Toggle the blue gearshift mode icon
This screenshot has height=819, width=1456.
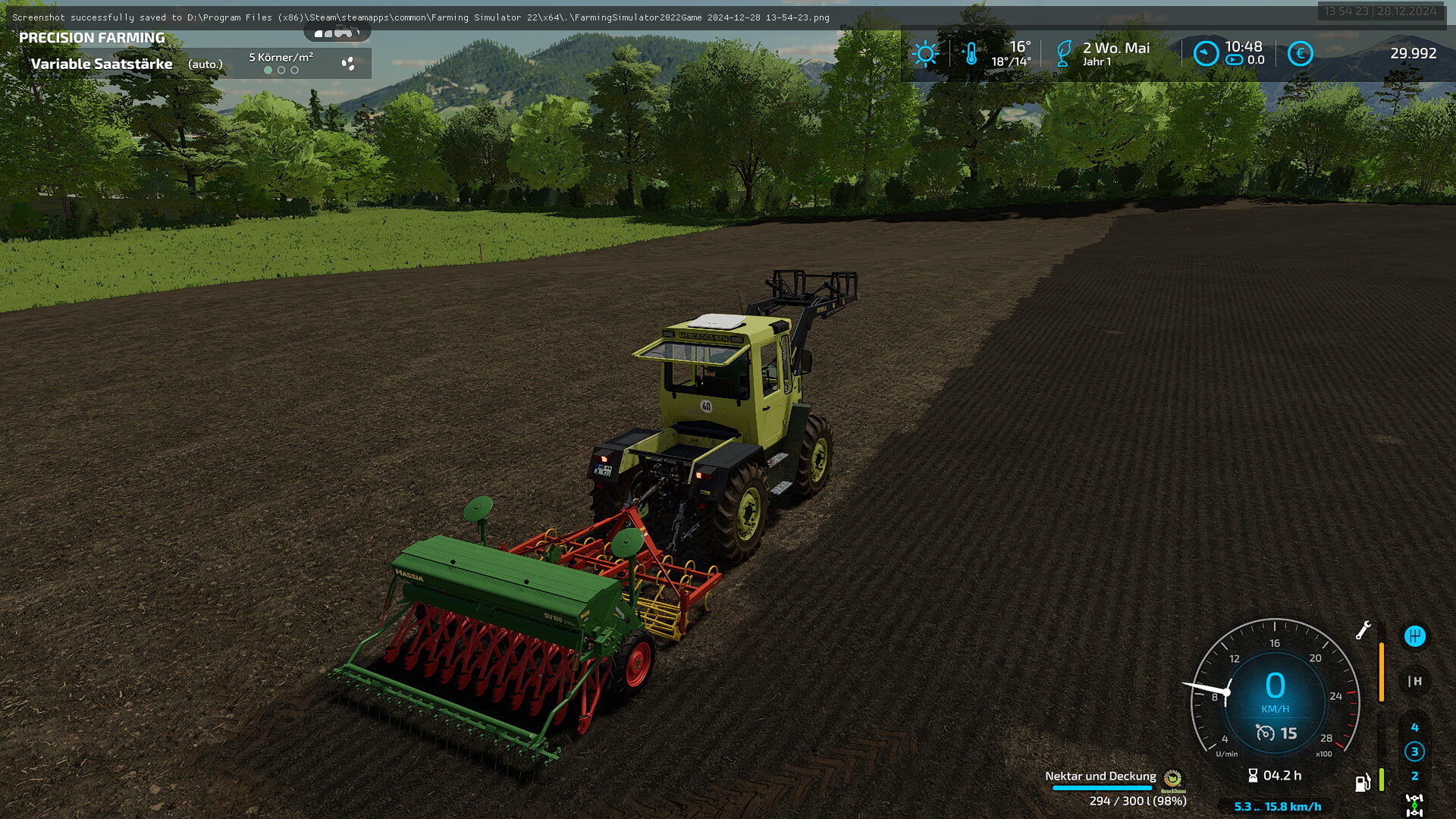(1414, 636)
